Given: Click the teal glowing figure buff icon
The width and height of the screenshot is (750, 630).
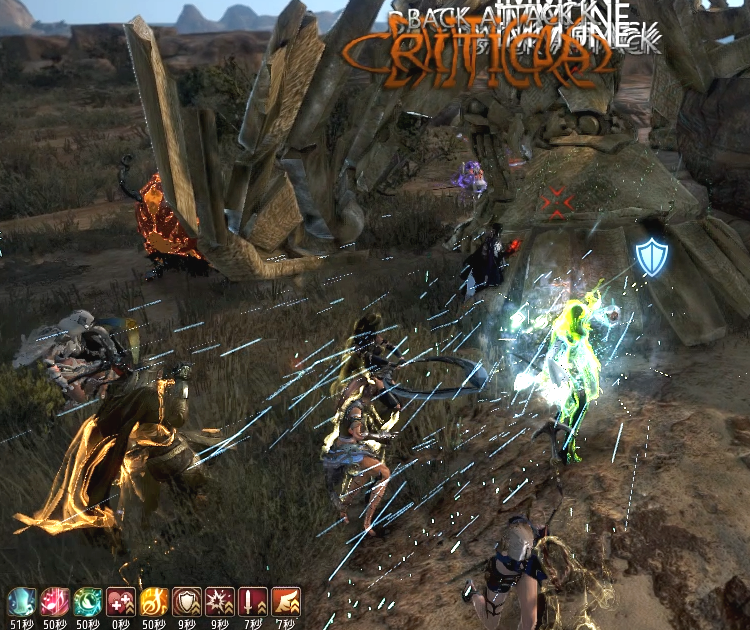Looking at the screenshot, I should [x=21, y=600].
